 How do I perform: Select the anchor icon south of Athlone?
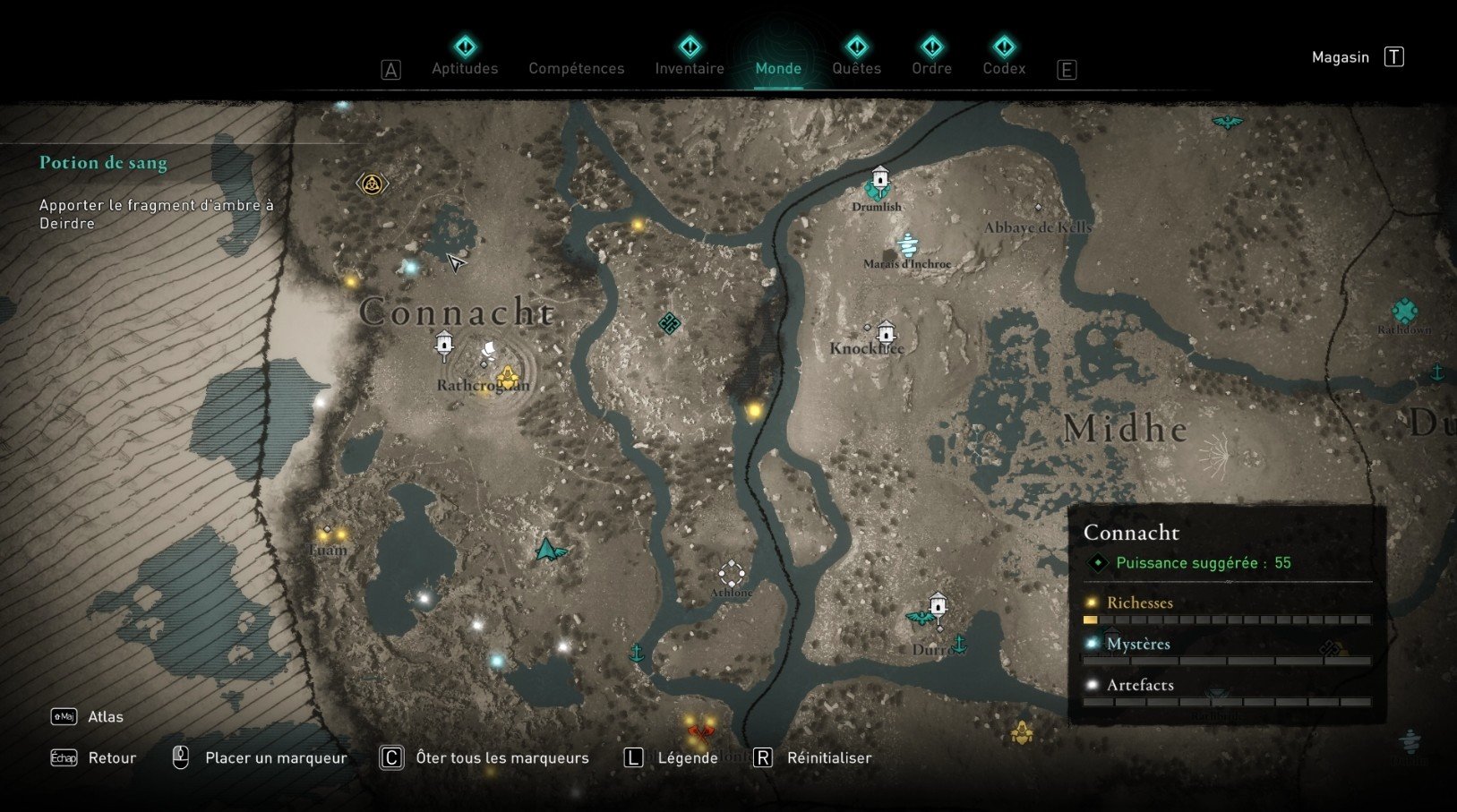click(x=639, y=654)
